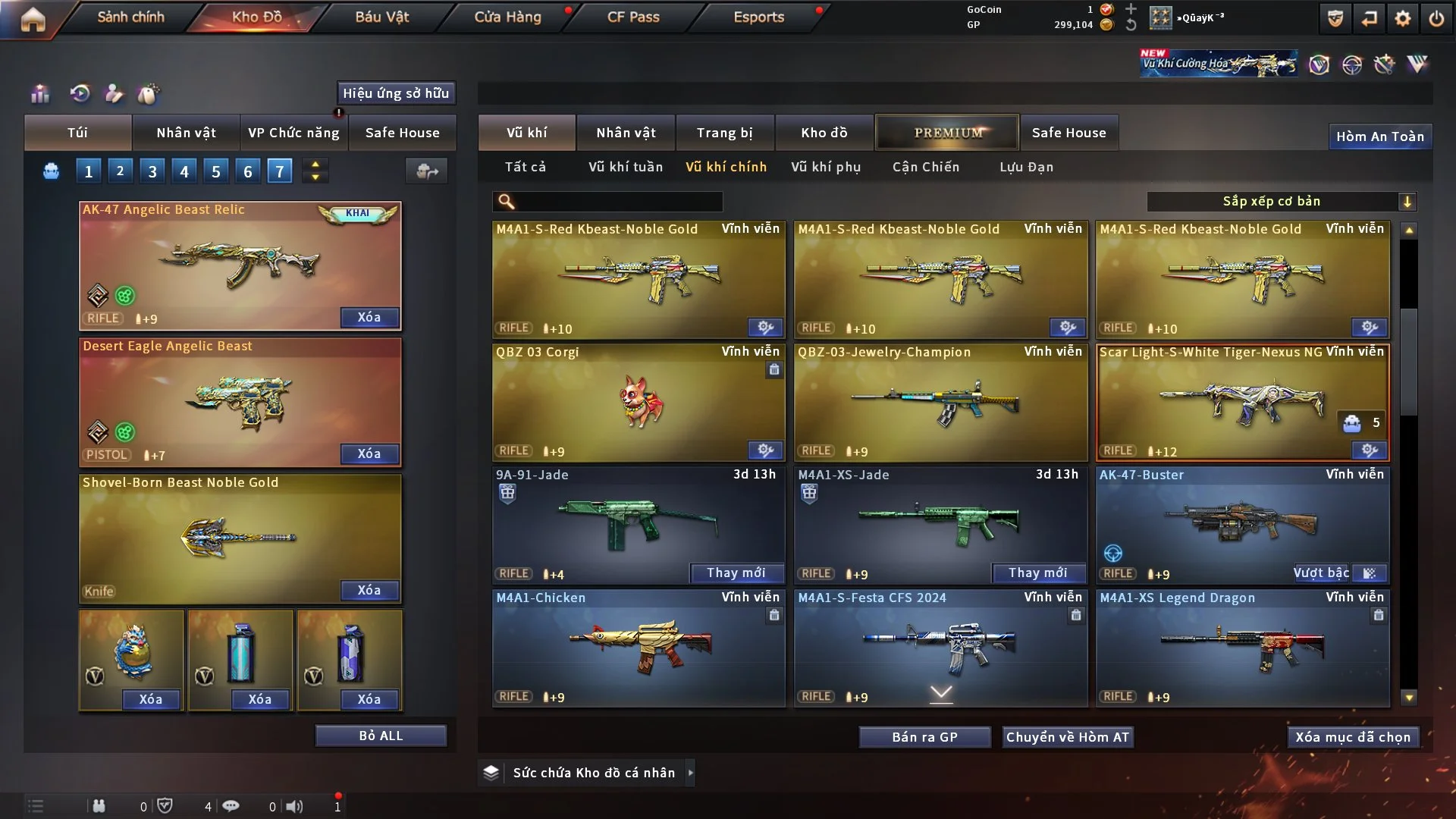Open the Hòm An Toàn button
The width and height of the screenshot is (1456, 819).
tap(1379, 136)
